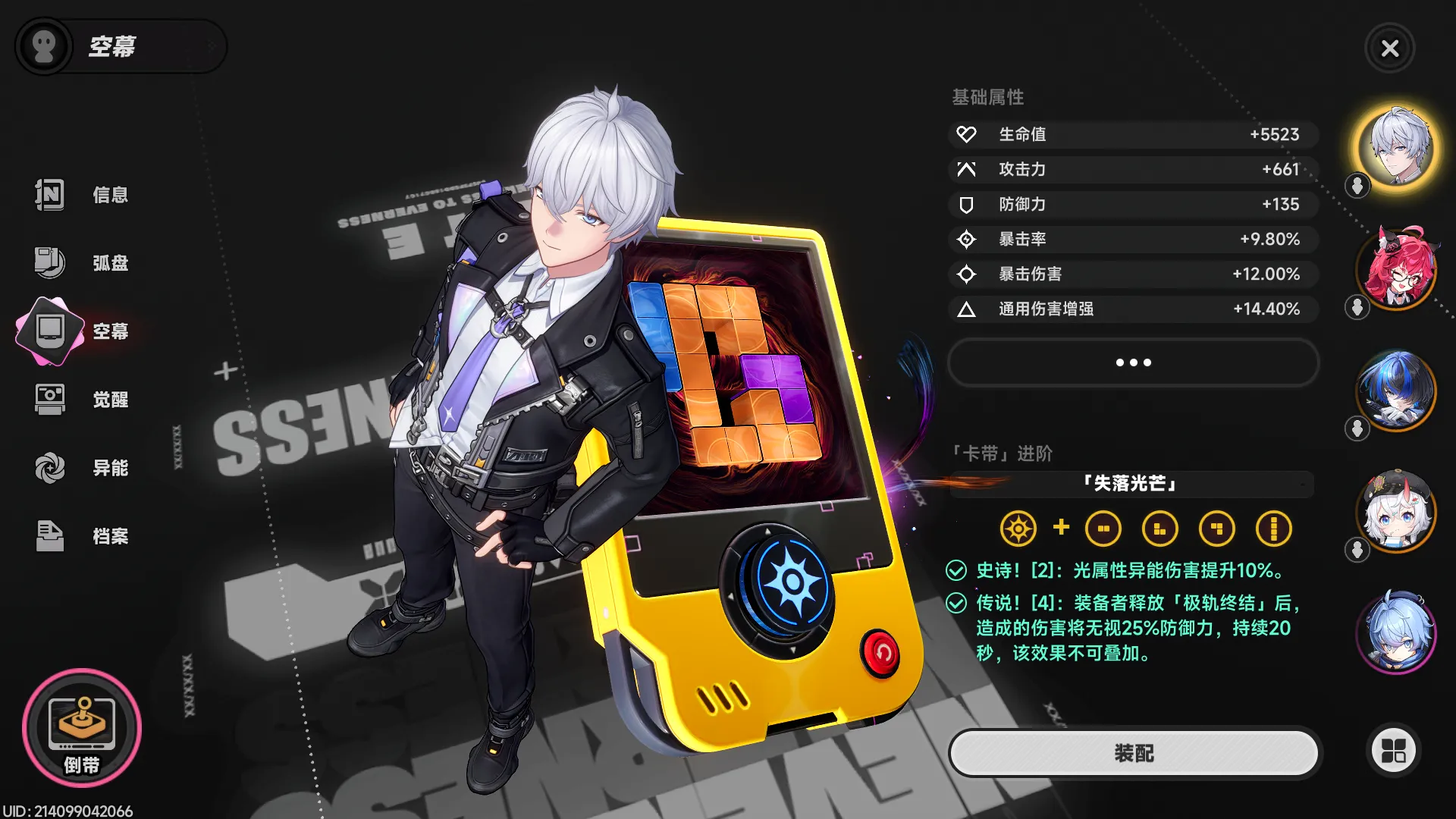Click the shield icon beside 防御力
Viewport: 1456px width, 819px height.
(966, 204)
